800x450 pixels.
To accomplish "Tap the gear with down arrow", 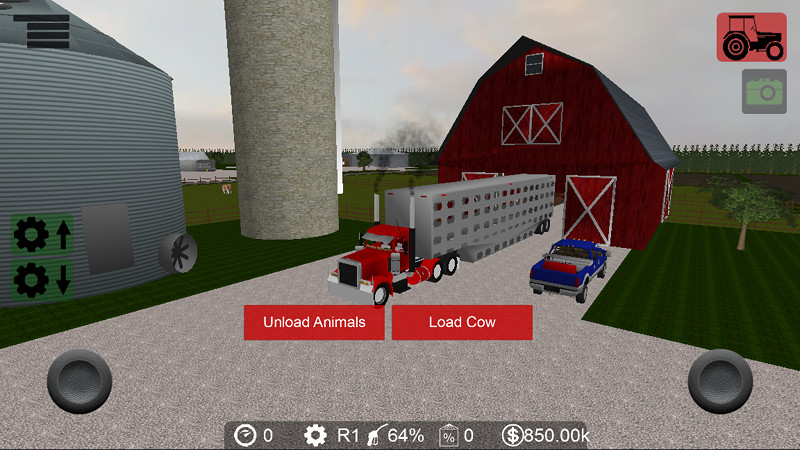I will [x=42, y=277].
